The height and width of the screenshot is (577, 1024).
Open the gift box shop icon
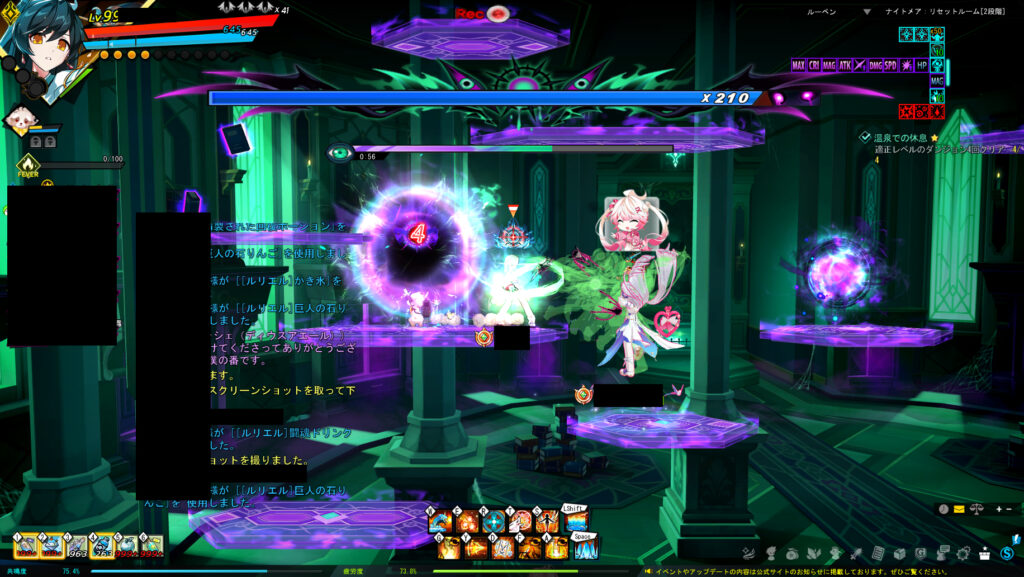pos(985,553)
